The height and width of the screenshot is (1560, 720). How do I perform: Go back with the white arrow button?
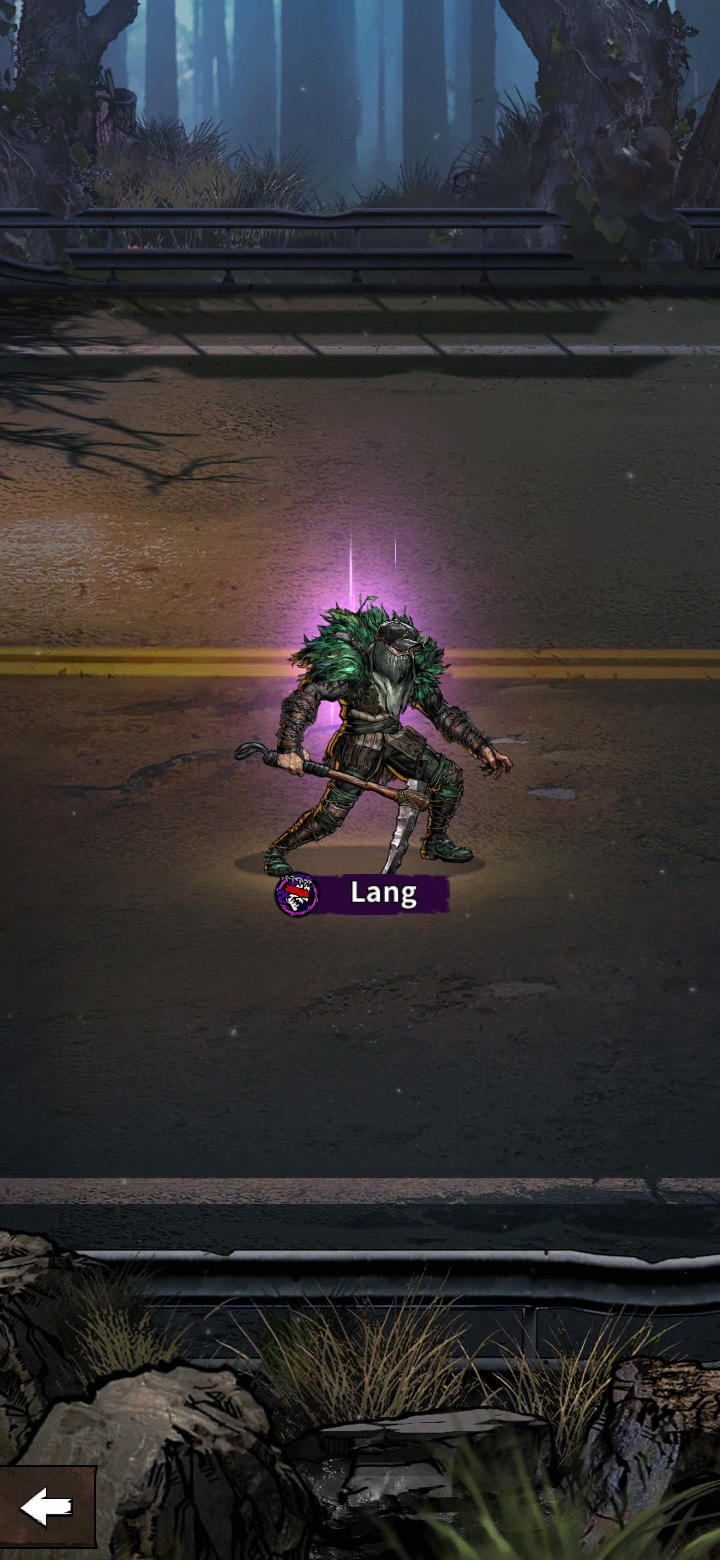(x=46, y=1507)
